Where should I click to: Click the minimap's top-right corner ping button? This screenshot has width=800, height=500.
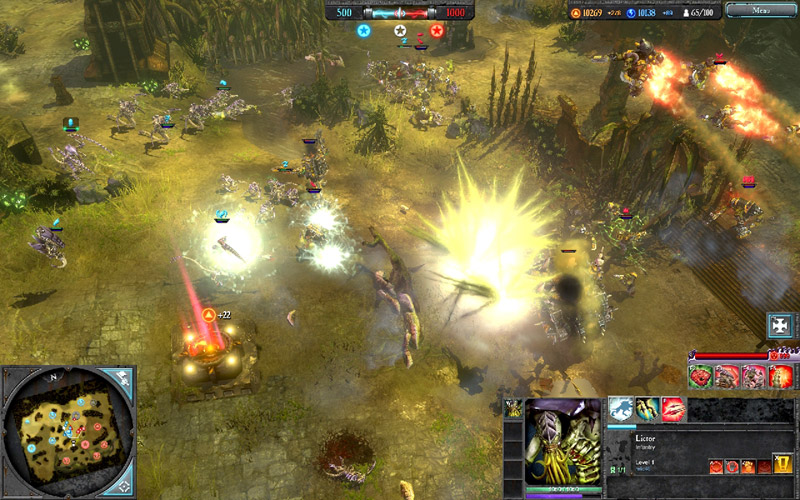coord(122,378)
